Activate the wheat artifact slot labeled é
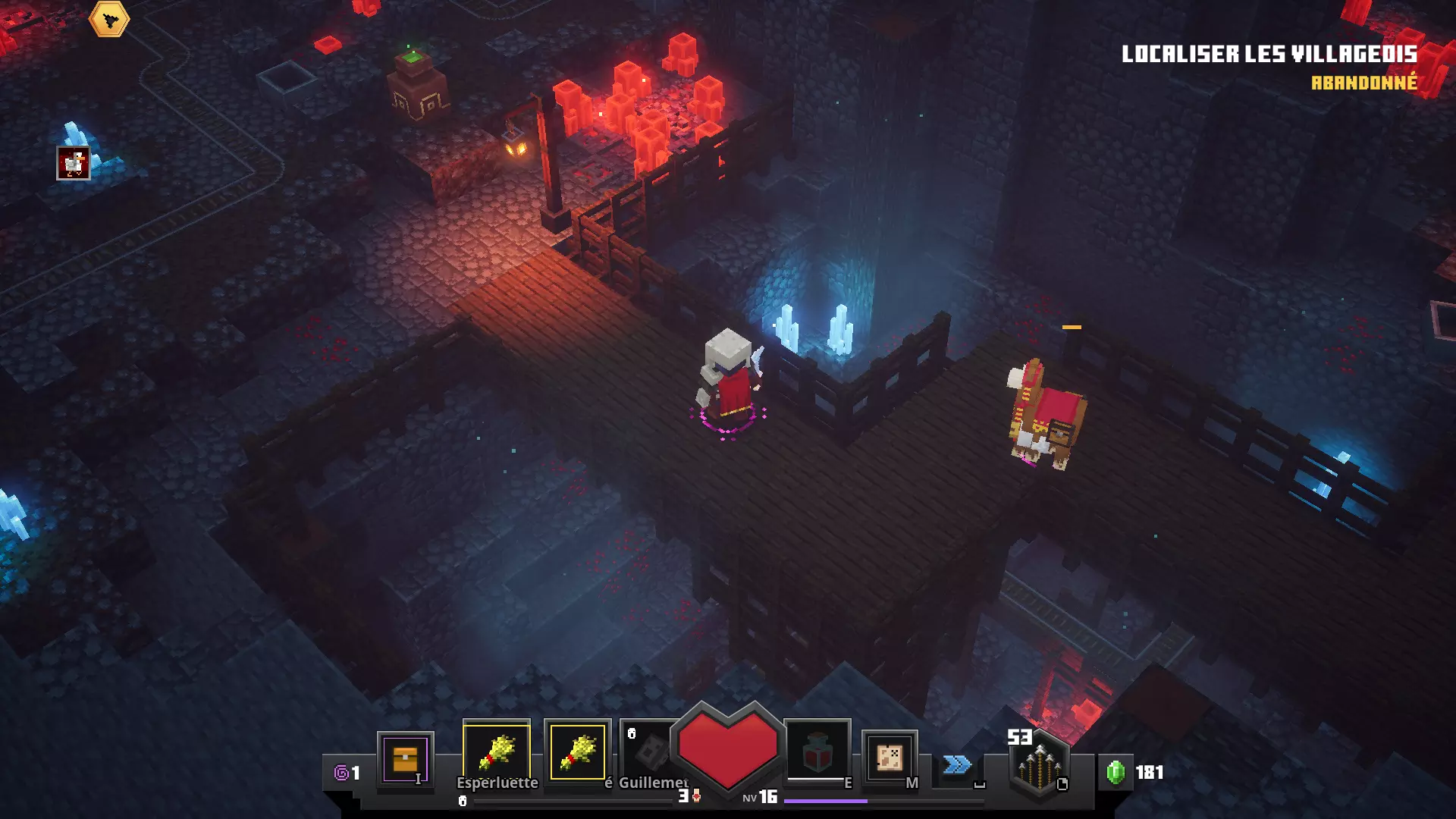The width and height of the screenshot is (1456, 819). [x=578, y=752]
